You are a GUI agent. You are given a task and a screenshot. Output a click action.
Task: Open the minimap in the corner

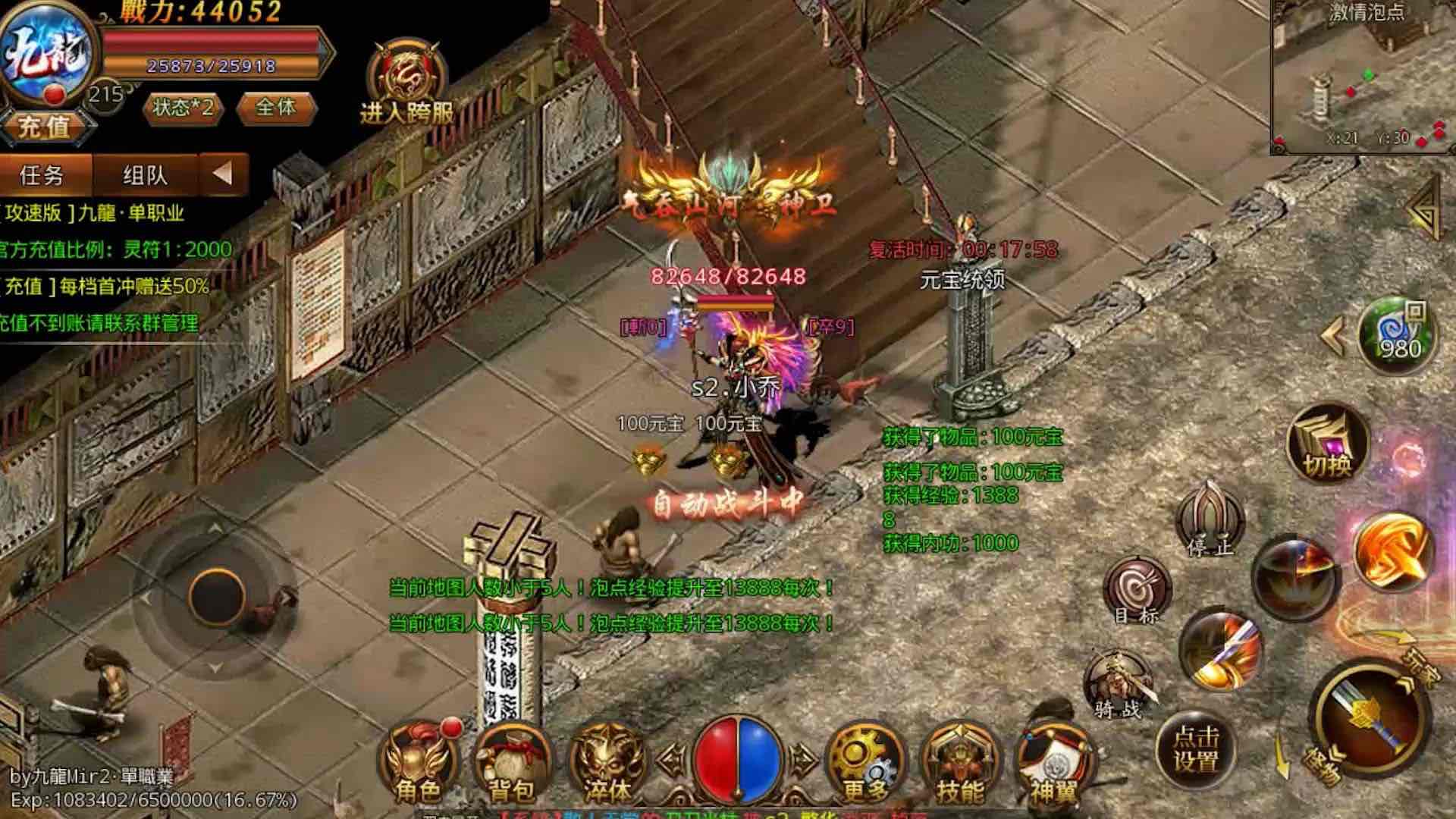pyautogui.click(x=1362, y=76)
